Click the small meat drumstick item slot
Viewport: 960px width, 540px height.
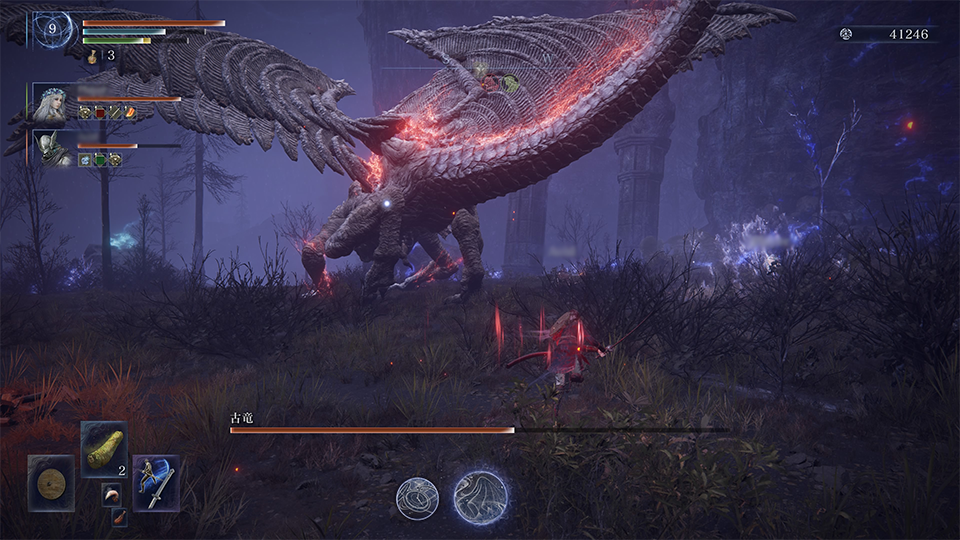[119, 516]
